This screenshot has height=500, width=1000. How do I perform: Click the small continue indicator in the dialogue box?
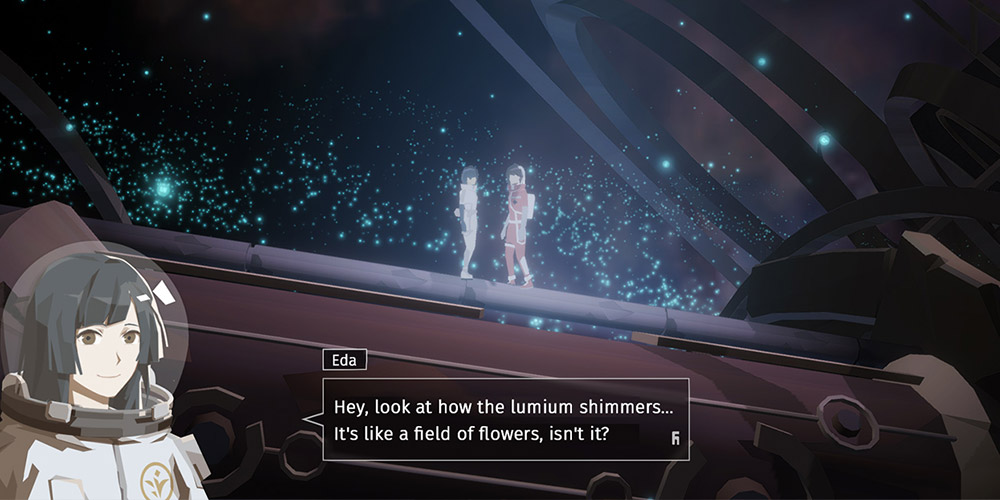coord(676,435)
